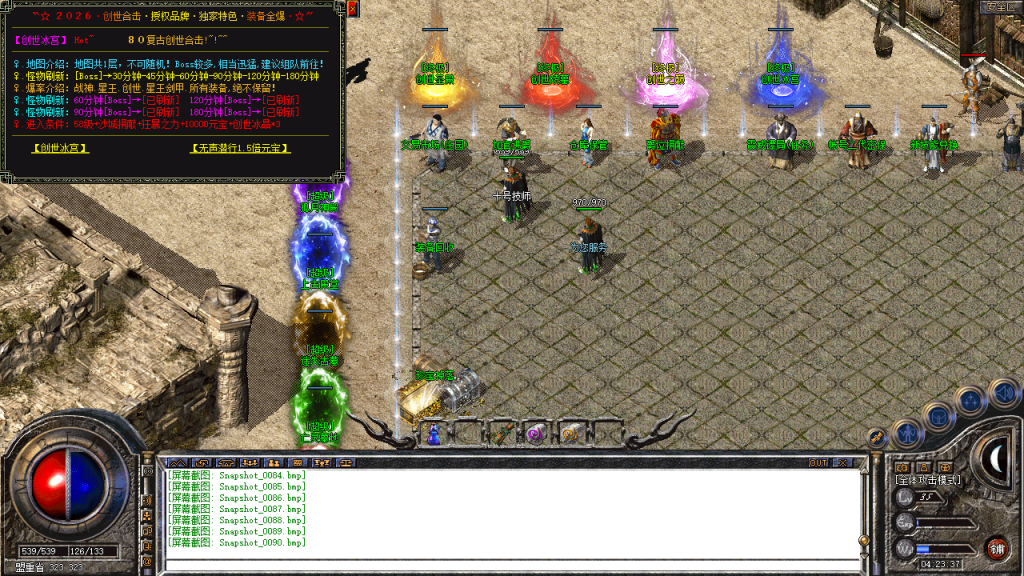Image resolution: width=1024 pixels, height=576 pixels.
Task: Click the [全体攻击模式] attack mode label
Action: [927, 480]
